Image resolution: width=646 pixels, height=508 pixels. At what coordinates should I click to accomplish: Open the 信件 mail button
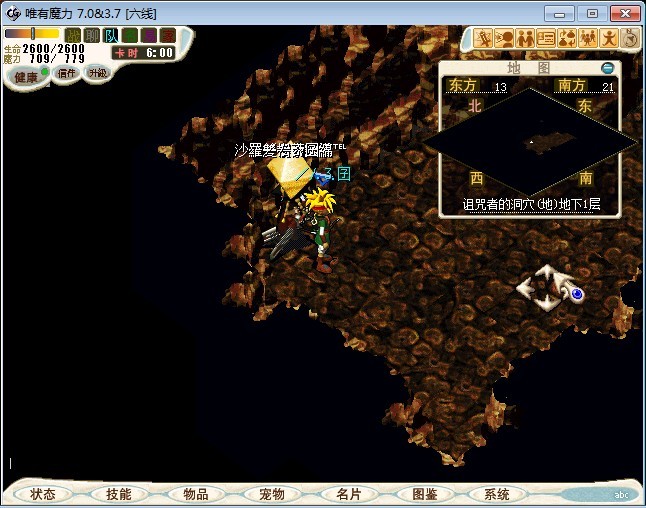(x=66, y=73)
